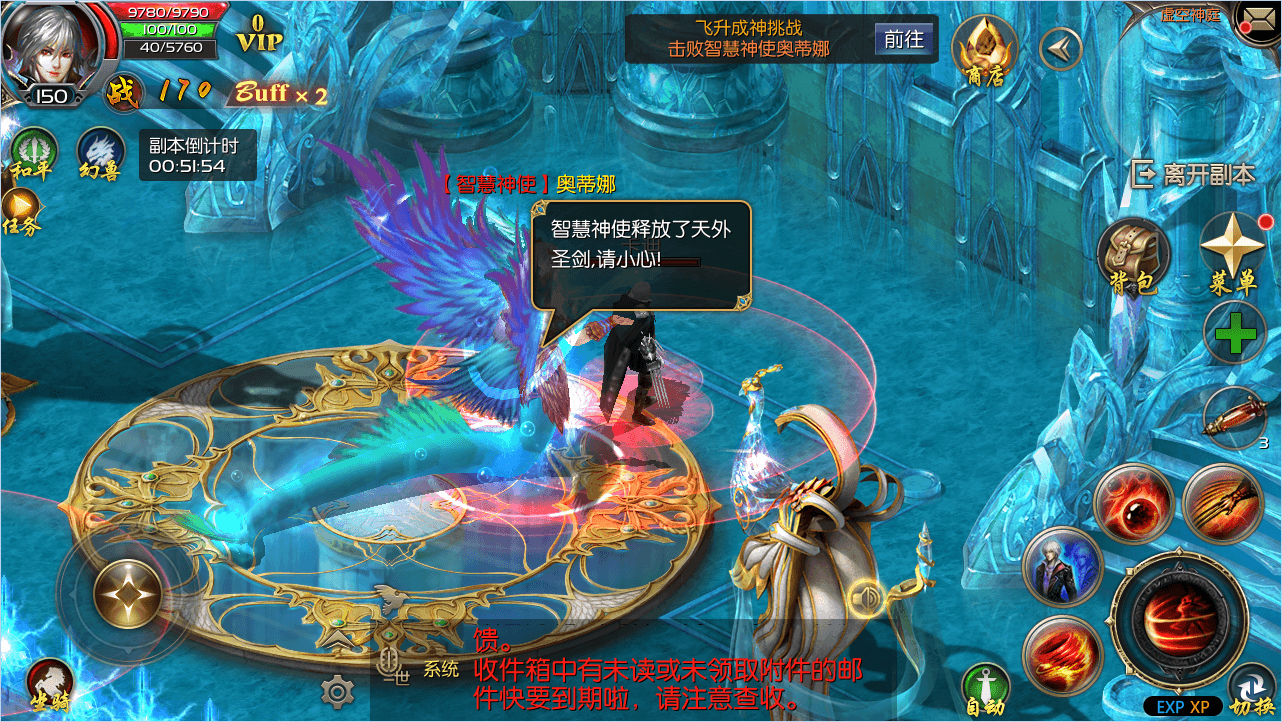Open the 任务 quest panel

coord(21,212)
